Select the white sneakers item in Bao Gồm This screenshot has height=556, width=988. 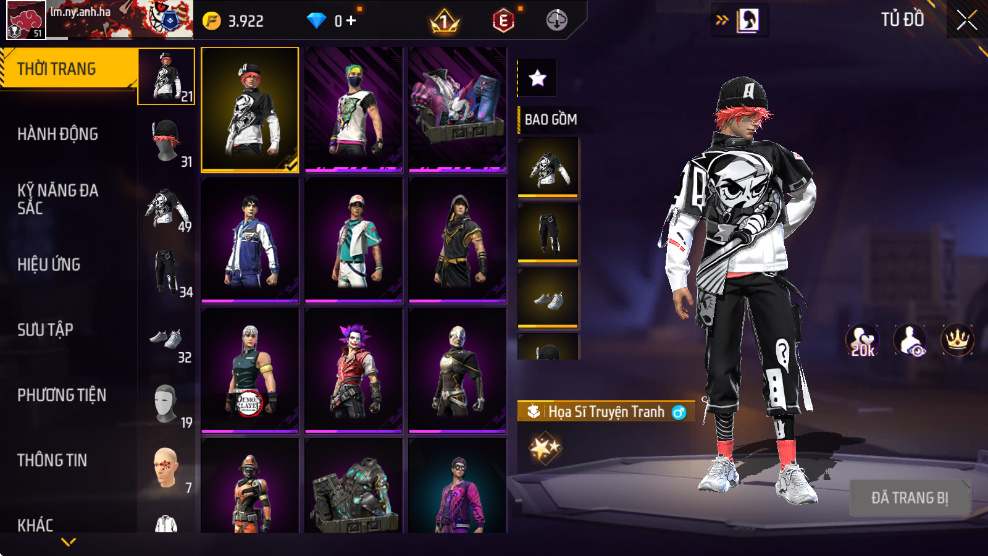point(548,296)
